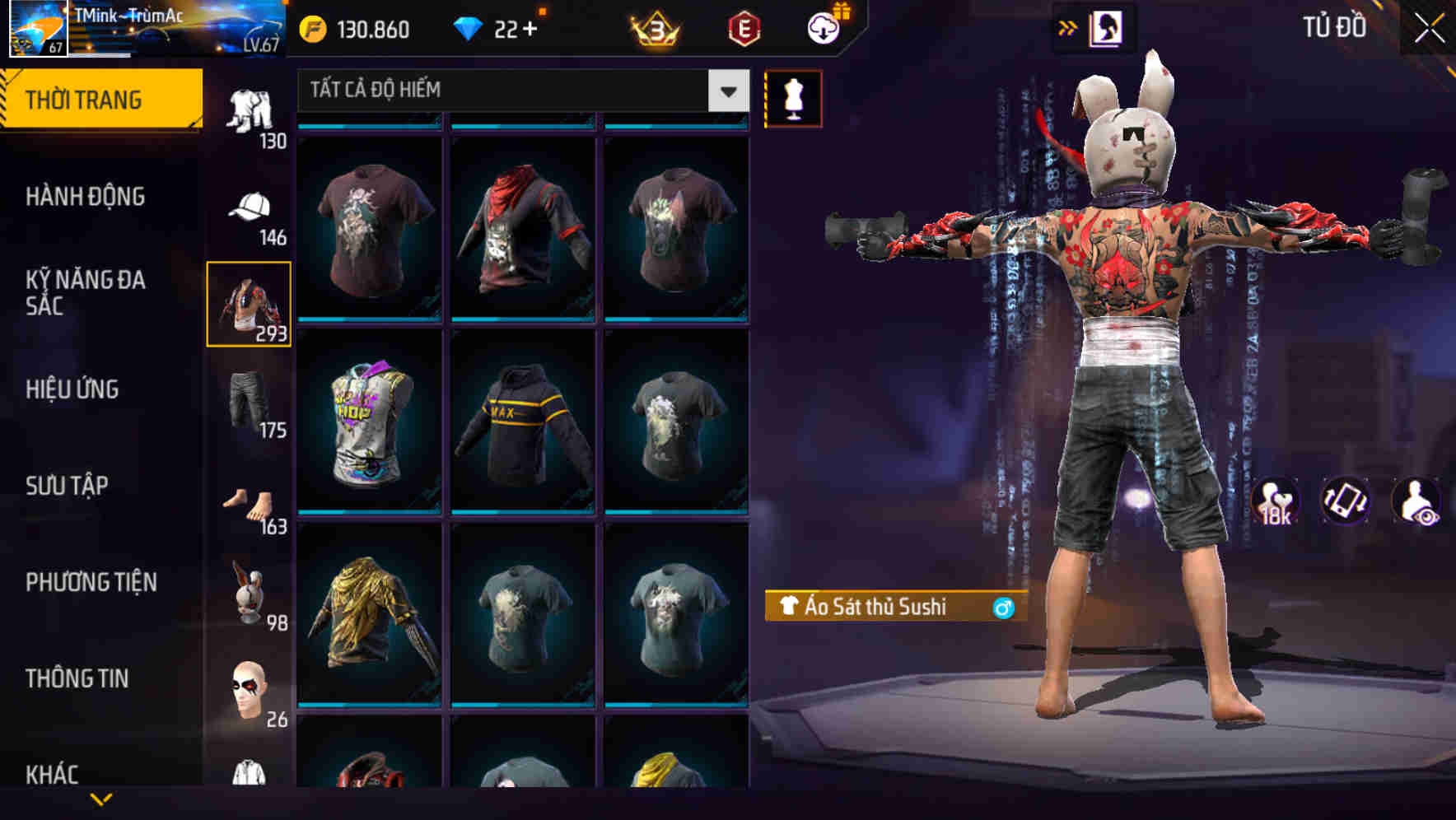Switch to the HÀNH ĐỘNG tab
This screenshot has height=820, width=1456.
click(86, 196)
